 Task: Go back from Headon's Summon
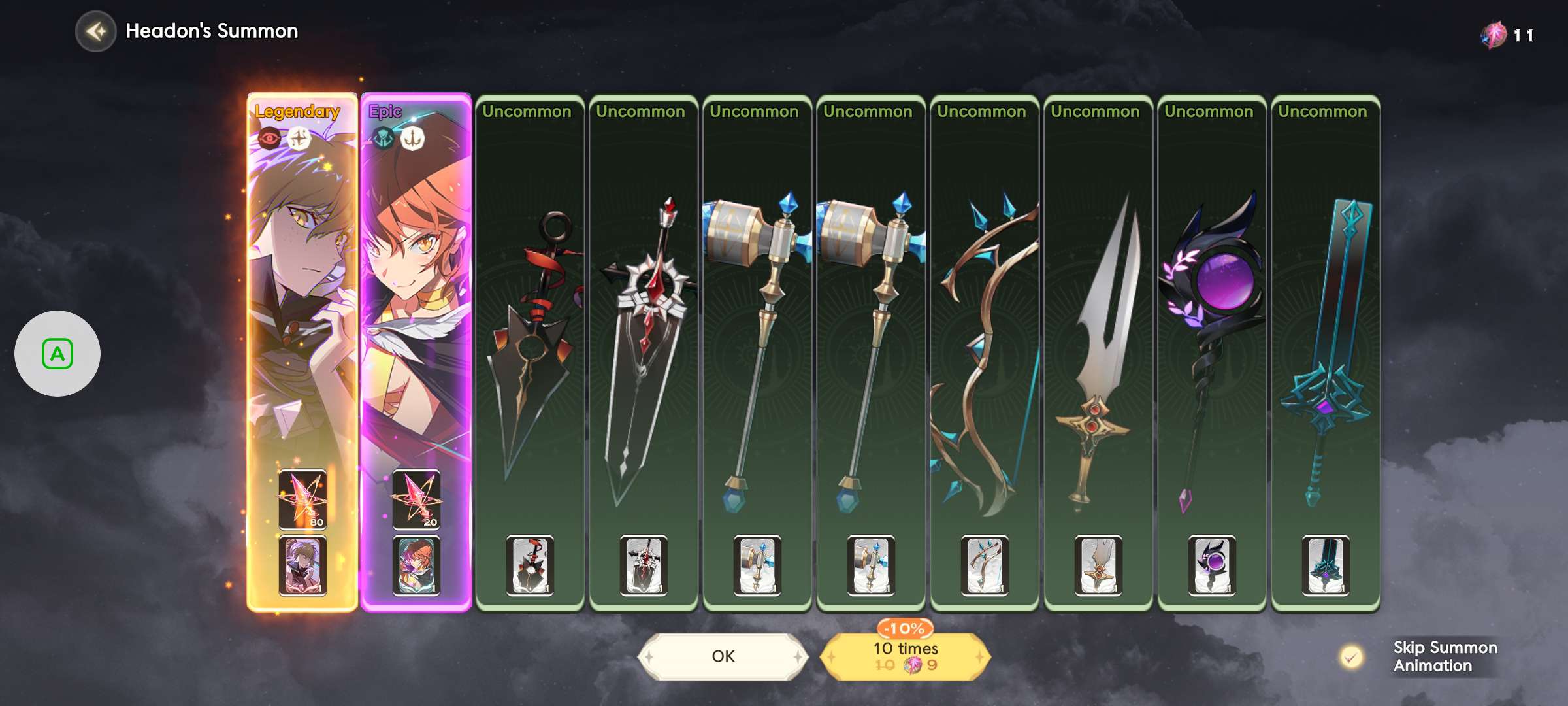(95, 31)
